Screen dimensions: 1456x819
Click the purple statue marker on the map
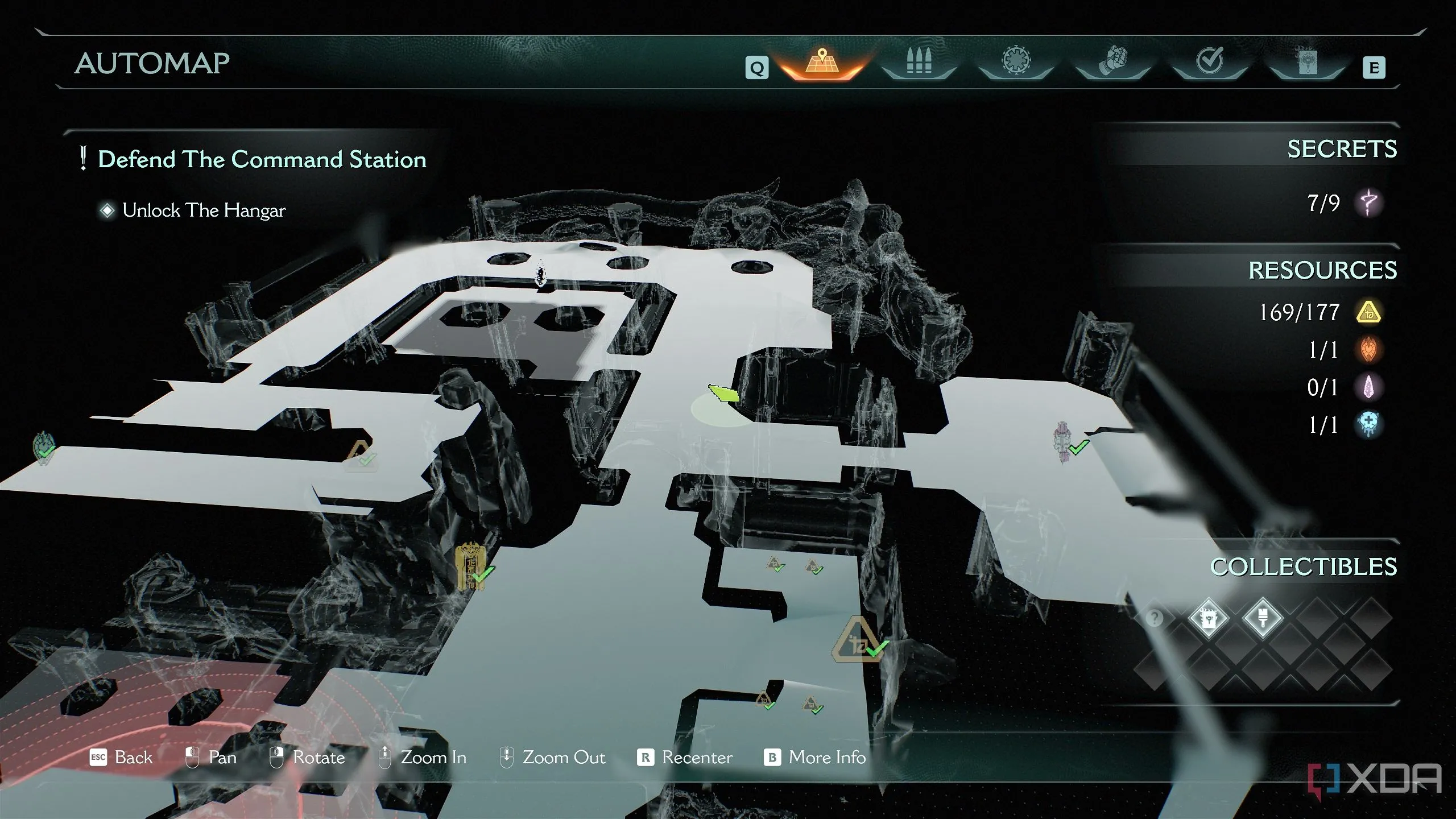point(1062,441)
